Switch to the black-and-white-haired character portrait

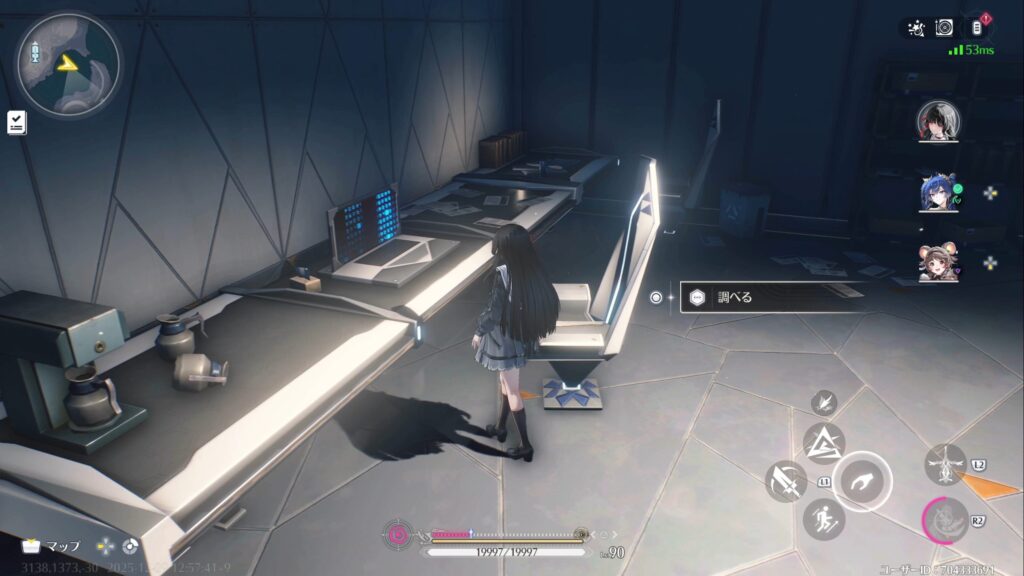click(938, 121)
